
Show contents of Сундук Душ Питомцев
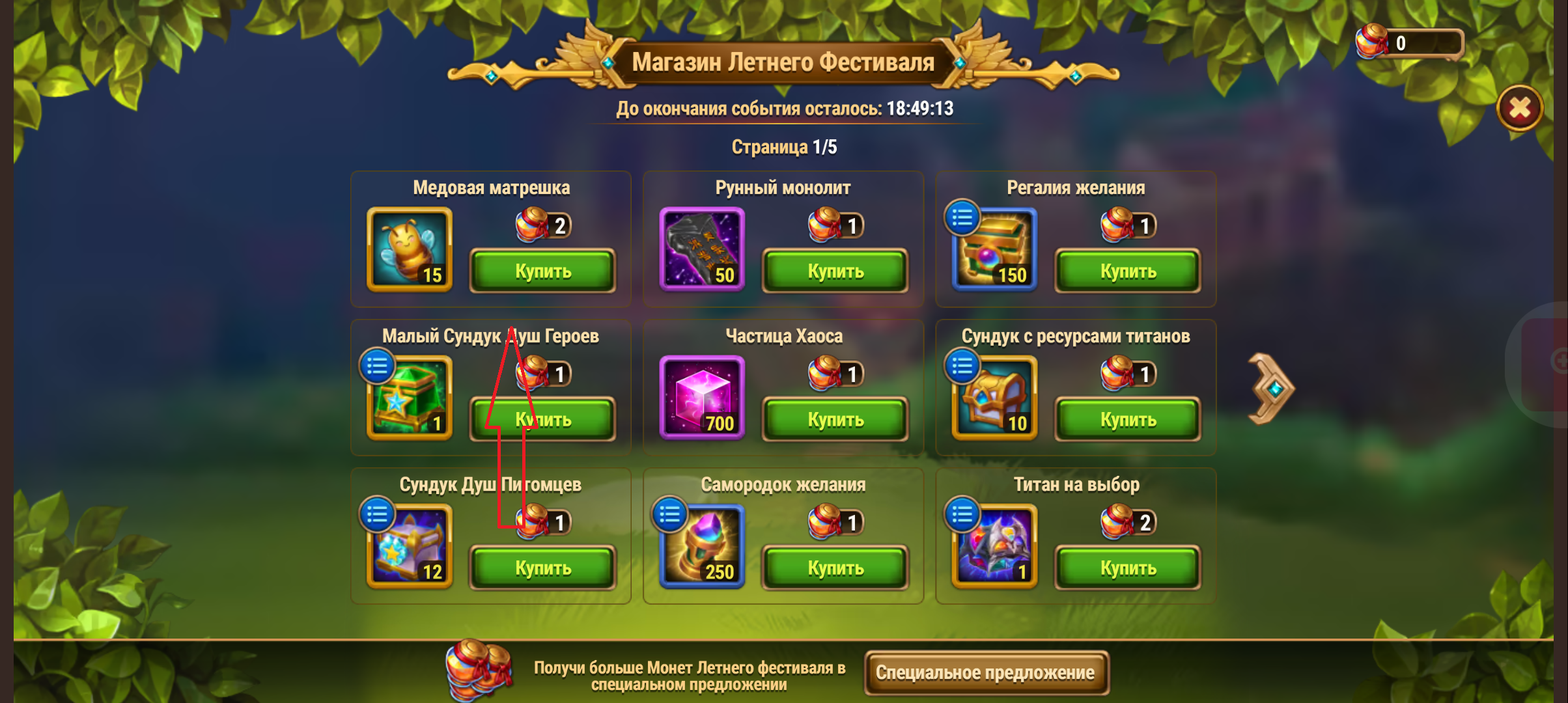coord(377,515)
